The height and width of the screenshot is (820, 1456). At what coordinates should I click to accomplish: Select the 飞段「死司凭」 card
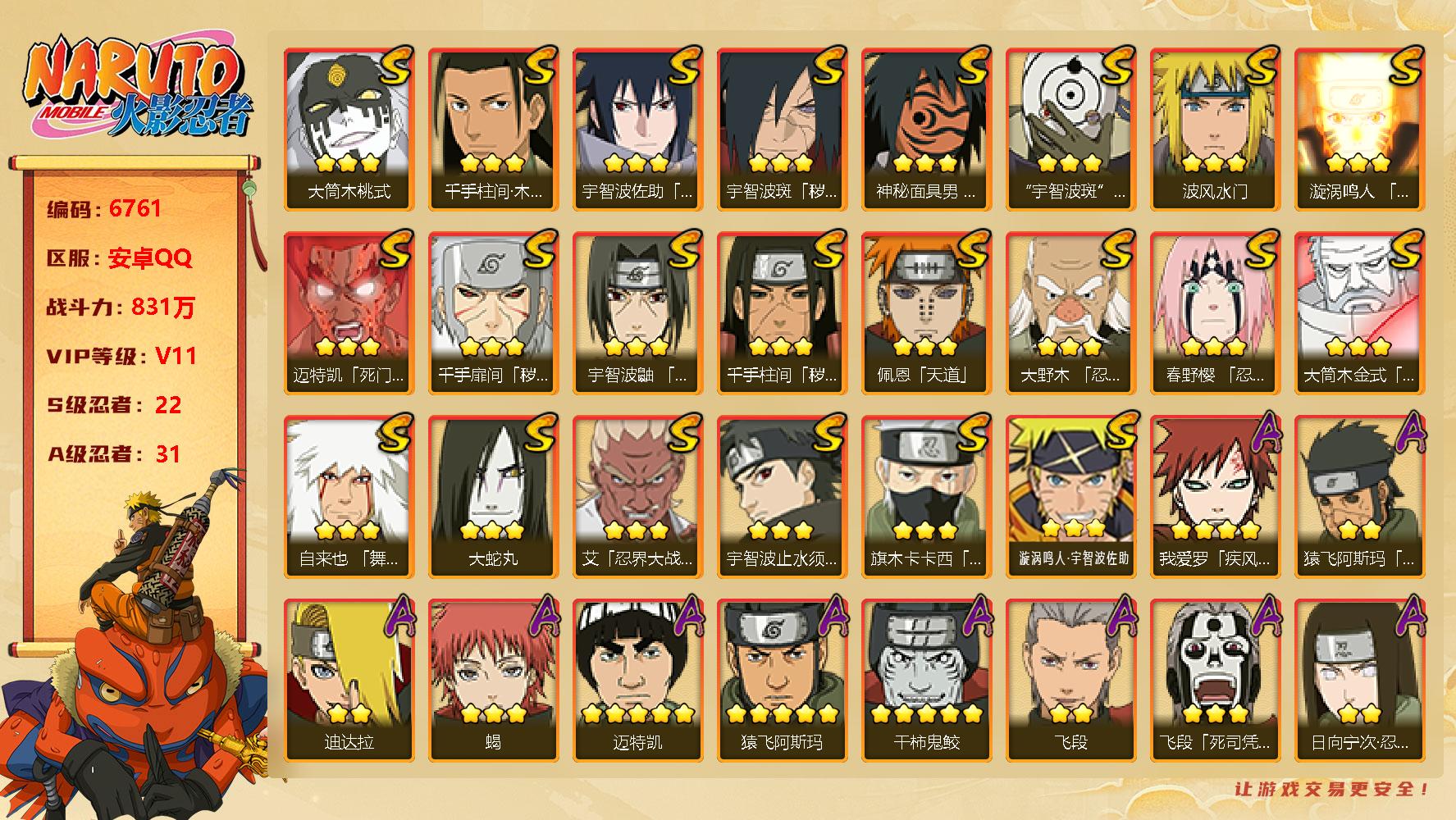pos(1215,680)
